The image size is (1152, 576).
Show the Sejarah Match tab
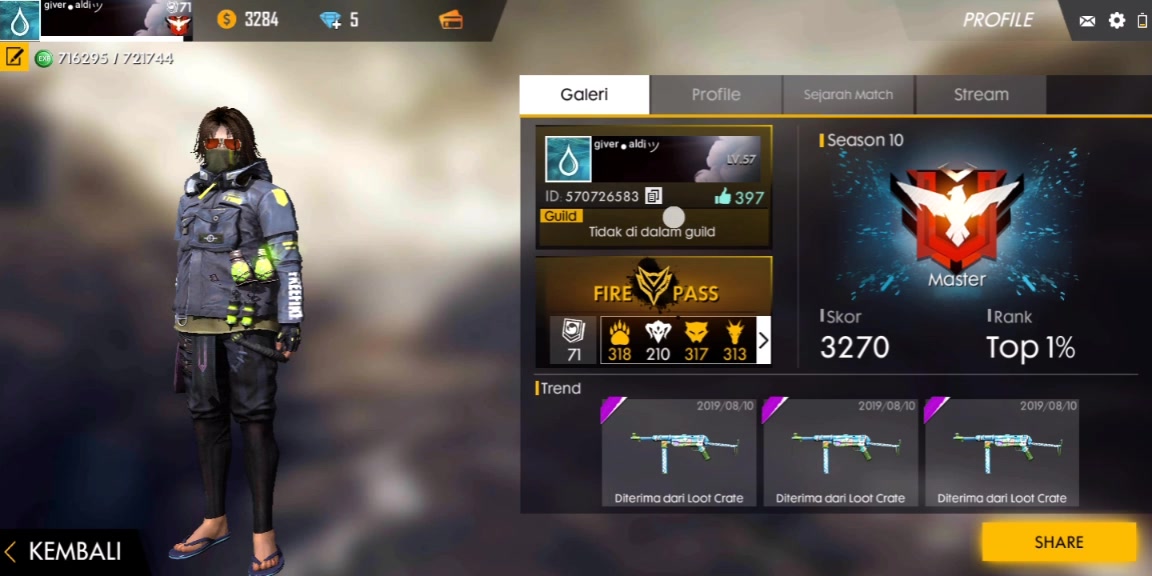(848, 95)
